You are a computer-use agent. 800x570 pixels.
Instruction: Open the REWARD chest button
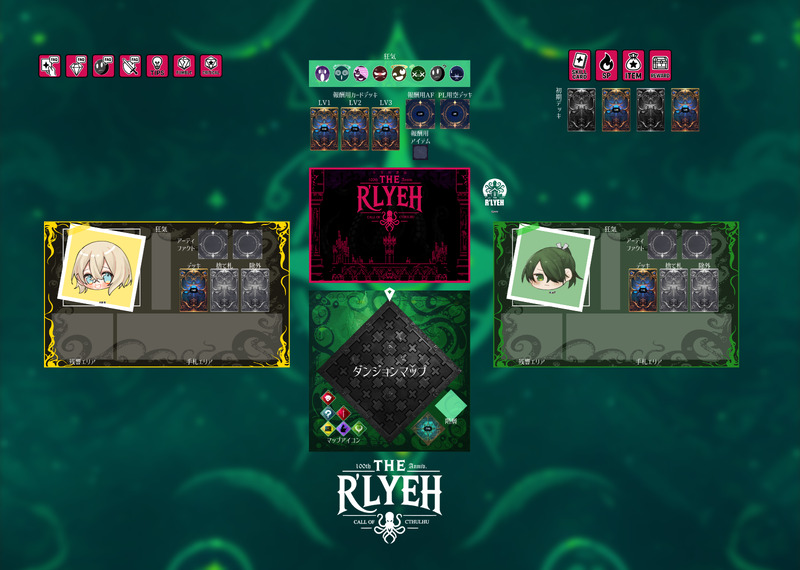click(x=660, y=63)
